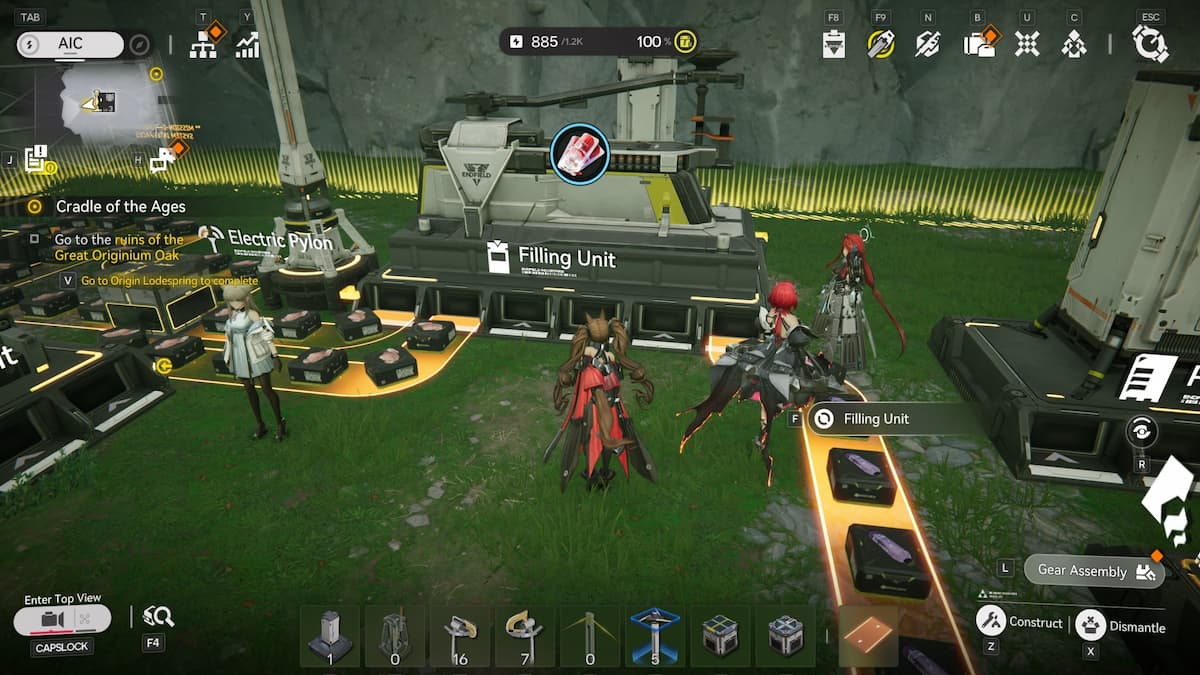
Task: Open the org-chart tree icon with orange marker
Action: (204, 44)
